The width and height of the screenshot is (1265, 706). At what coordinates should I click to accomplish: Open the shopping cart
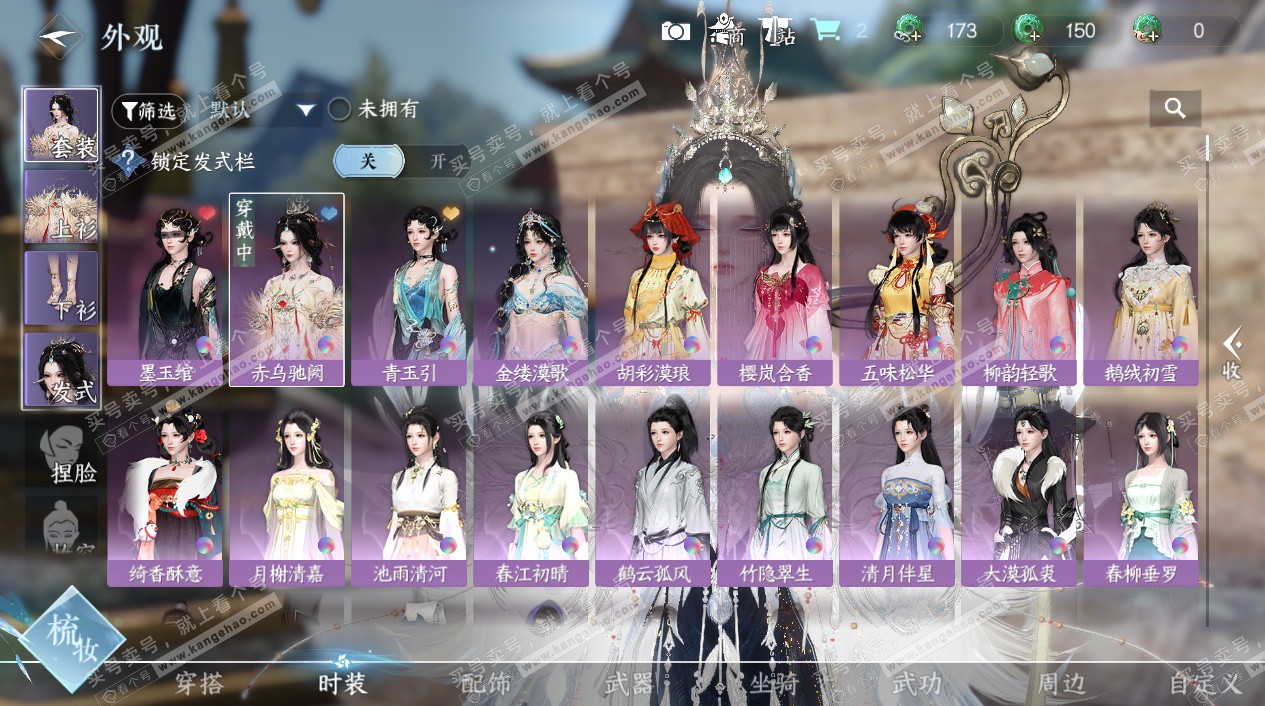tap(825, 30)
